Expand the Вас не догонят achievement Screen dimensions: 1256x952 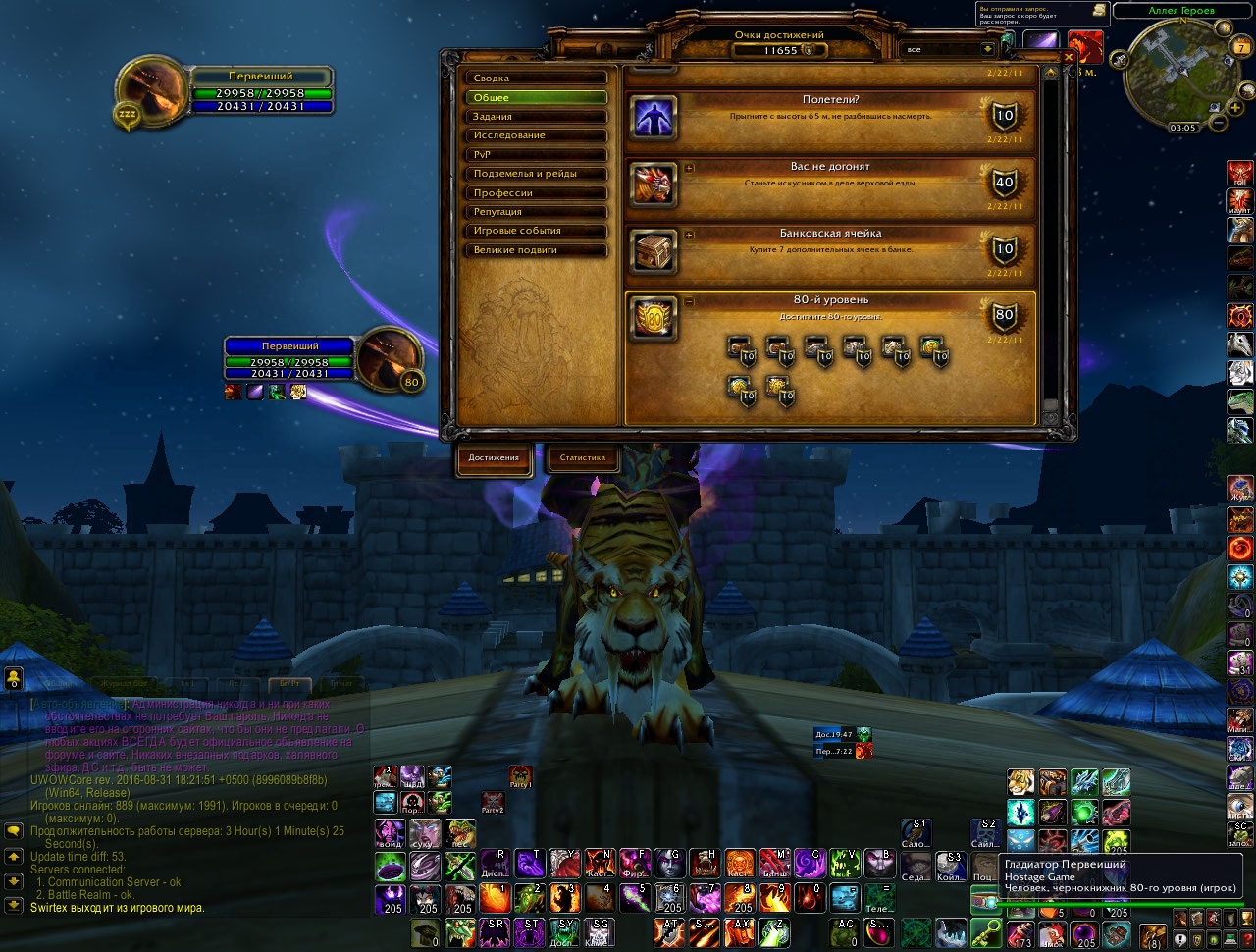pos(689,168)
